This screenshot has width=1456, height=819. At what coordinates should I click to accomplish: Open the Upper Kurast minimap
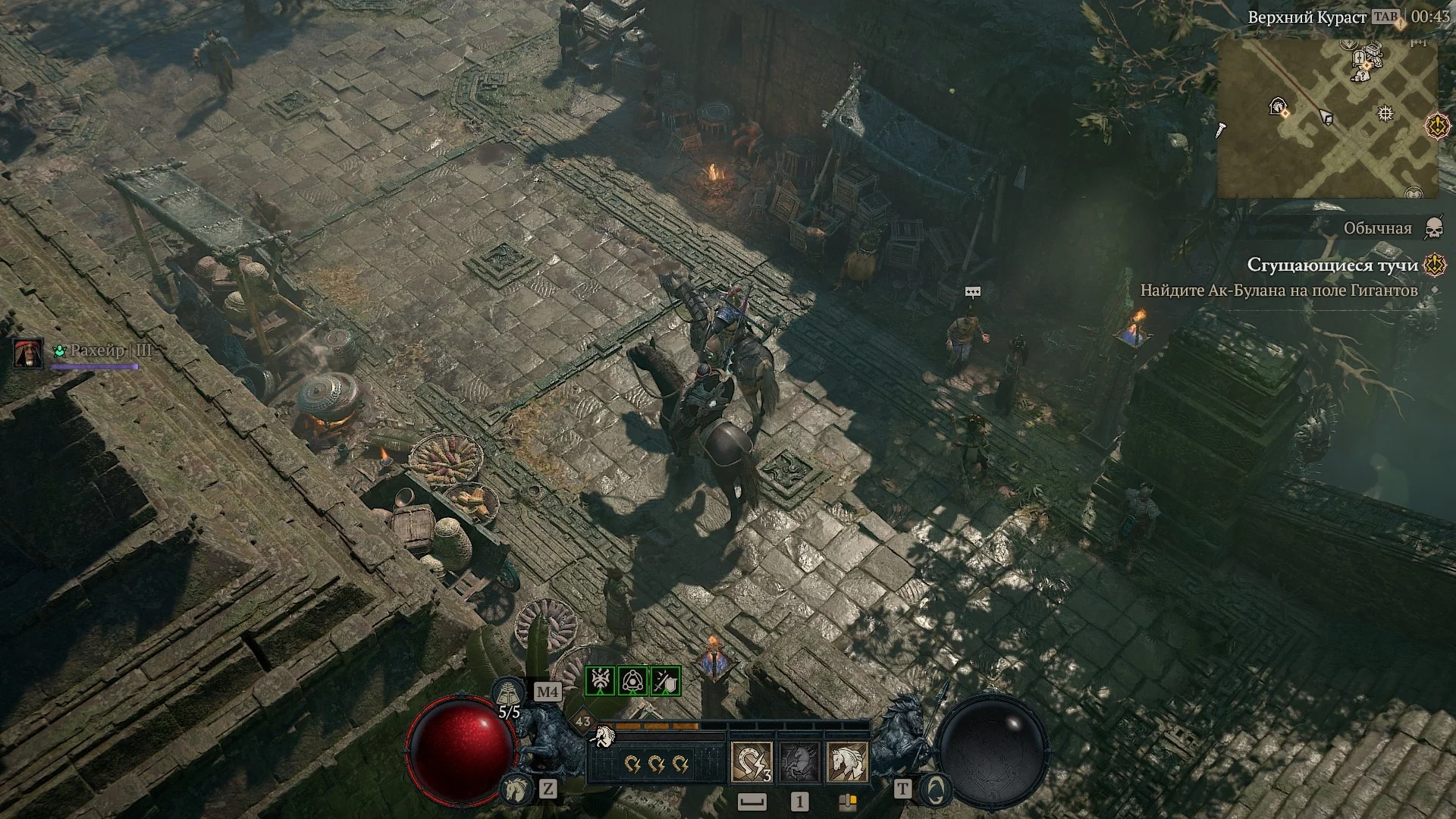tap(1328, 118)
